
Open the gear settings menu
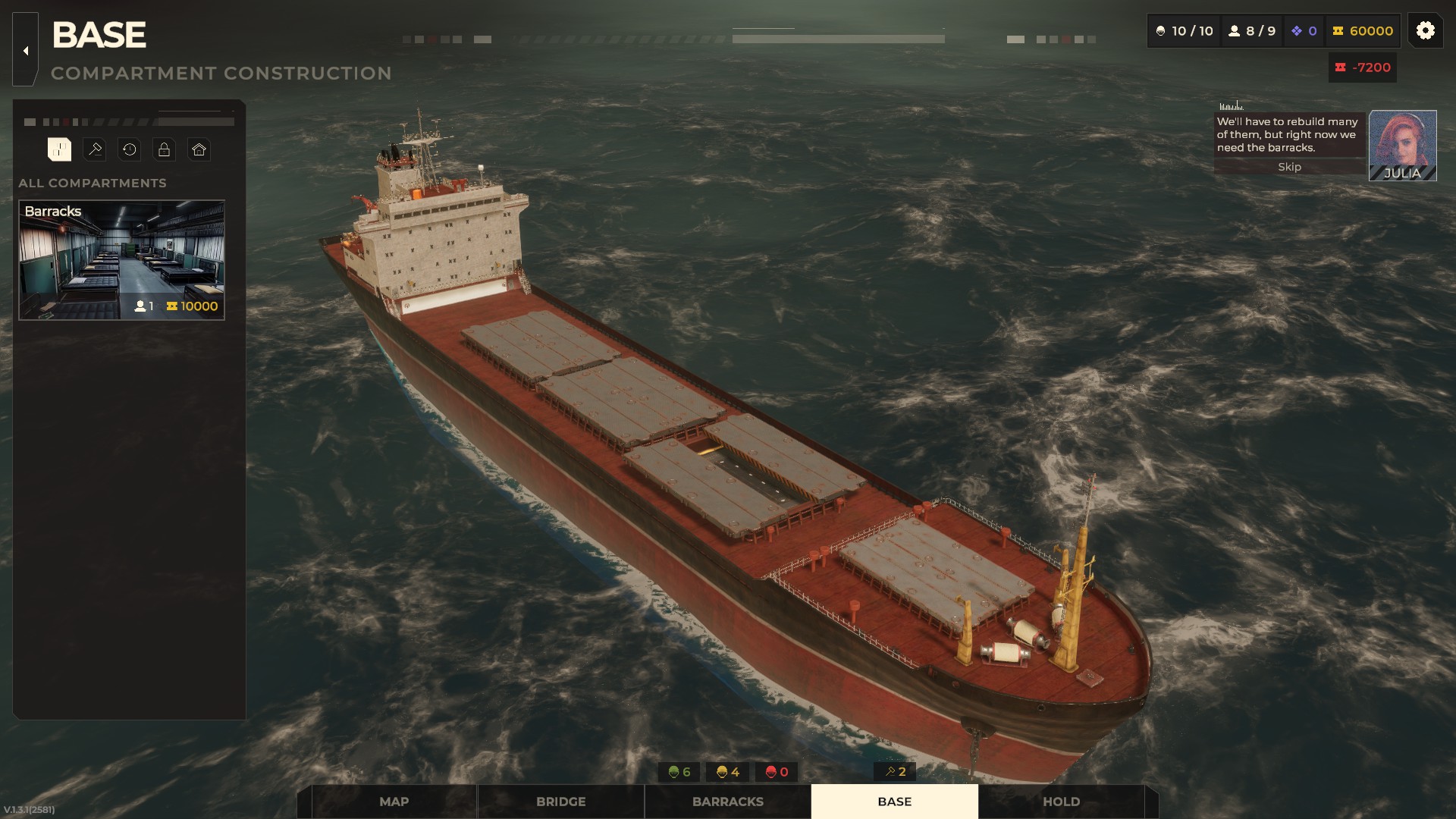[x=1425, y=30]
